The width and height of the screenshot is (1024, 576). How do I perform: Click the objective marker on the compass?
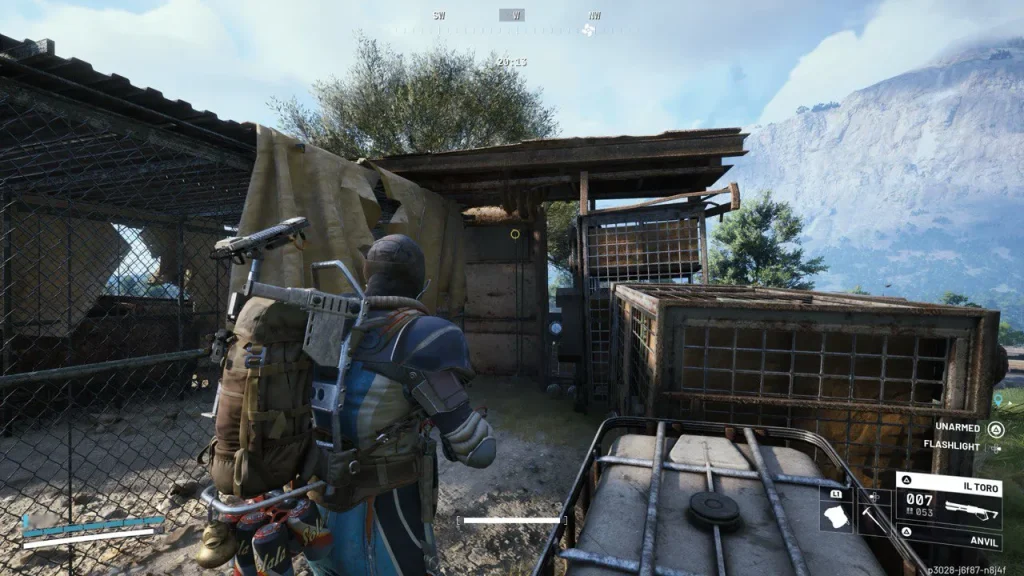coord(589,30)
